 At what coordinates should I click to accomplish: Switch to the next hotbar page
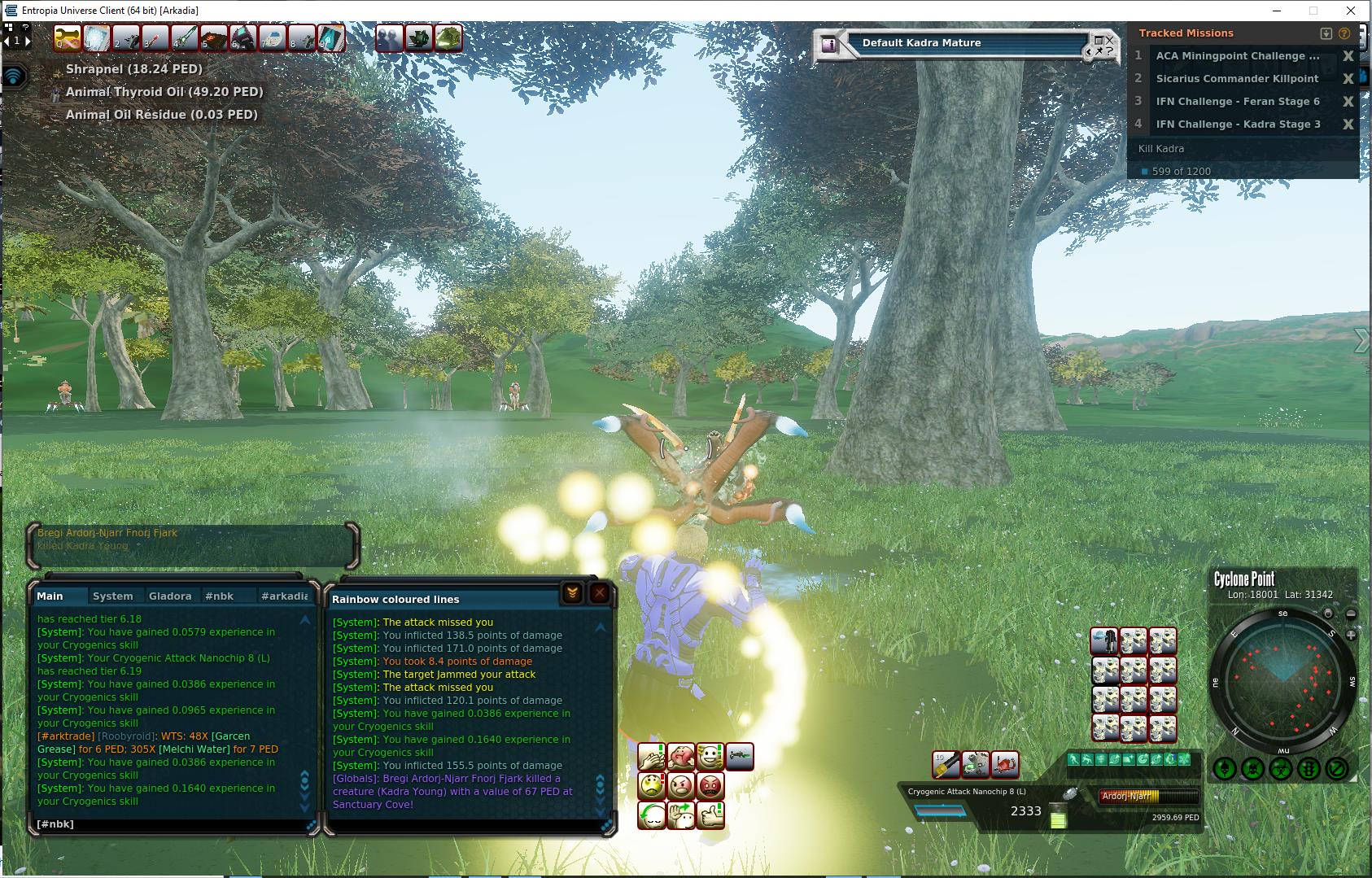point(28,40)
